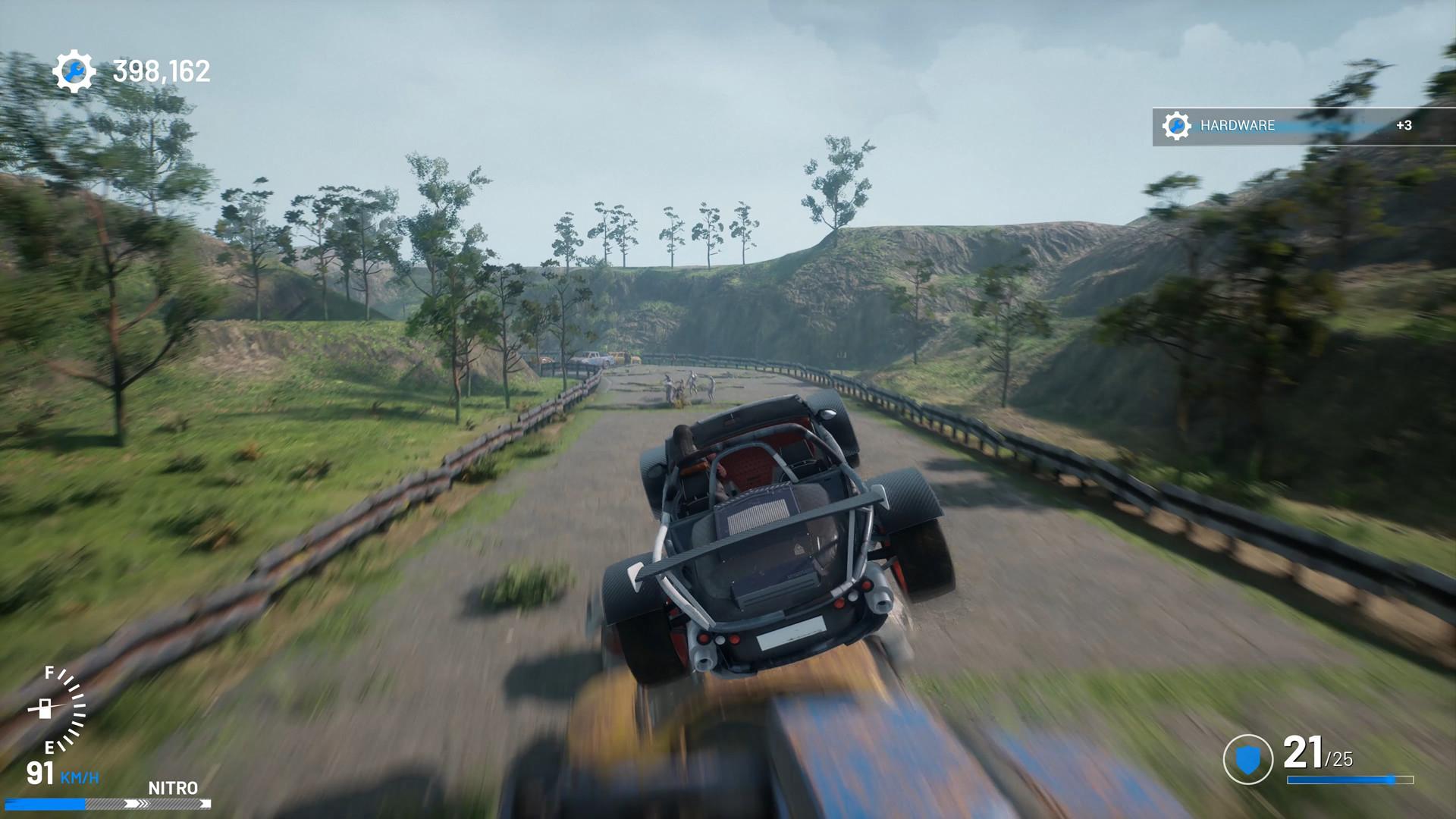Select the gear icon on the HARDWARE banner
Screen dimensions: 1456x819
1176,125
